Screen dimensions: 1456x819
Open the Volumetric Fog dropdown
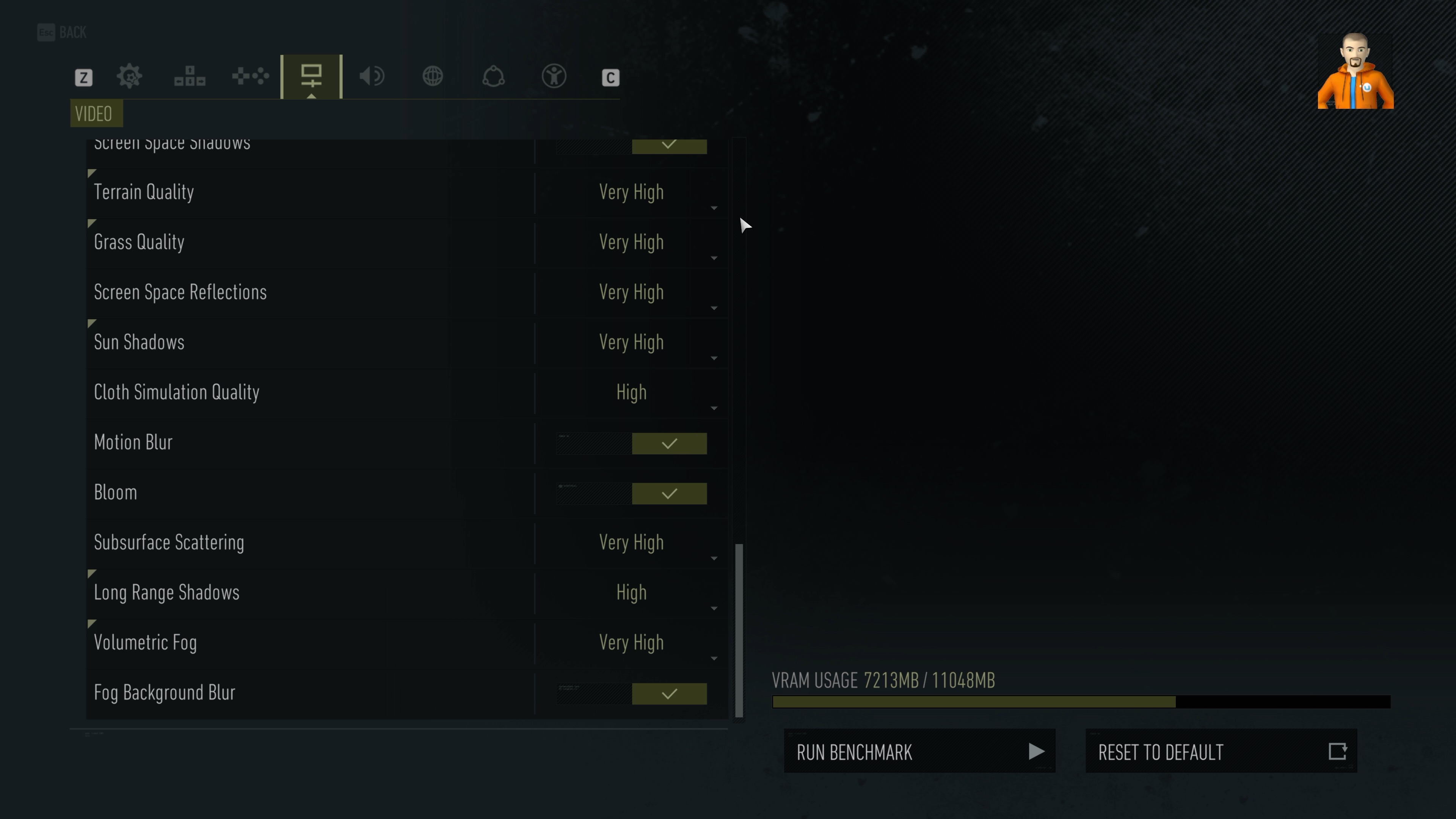[x=631, y=643]
